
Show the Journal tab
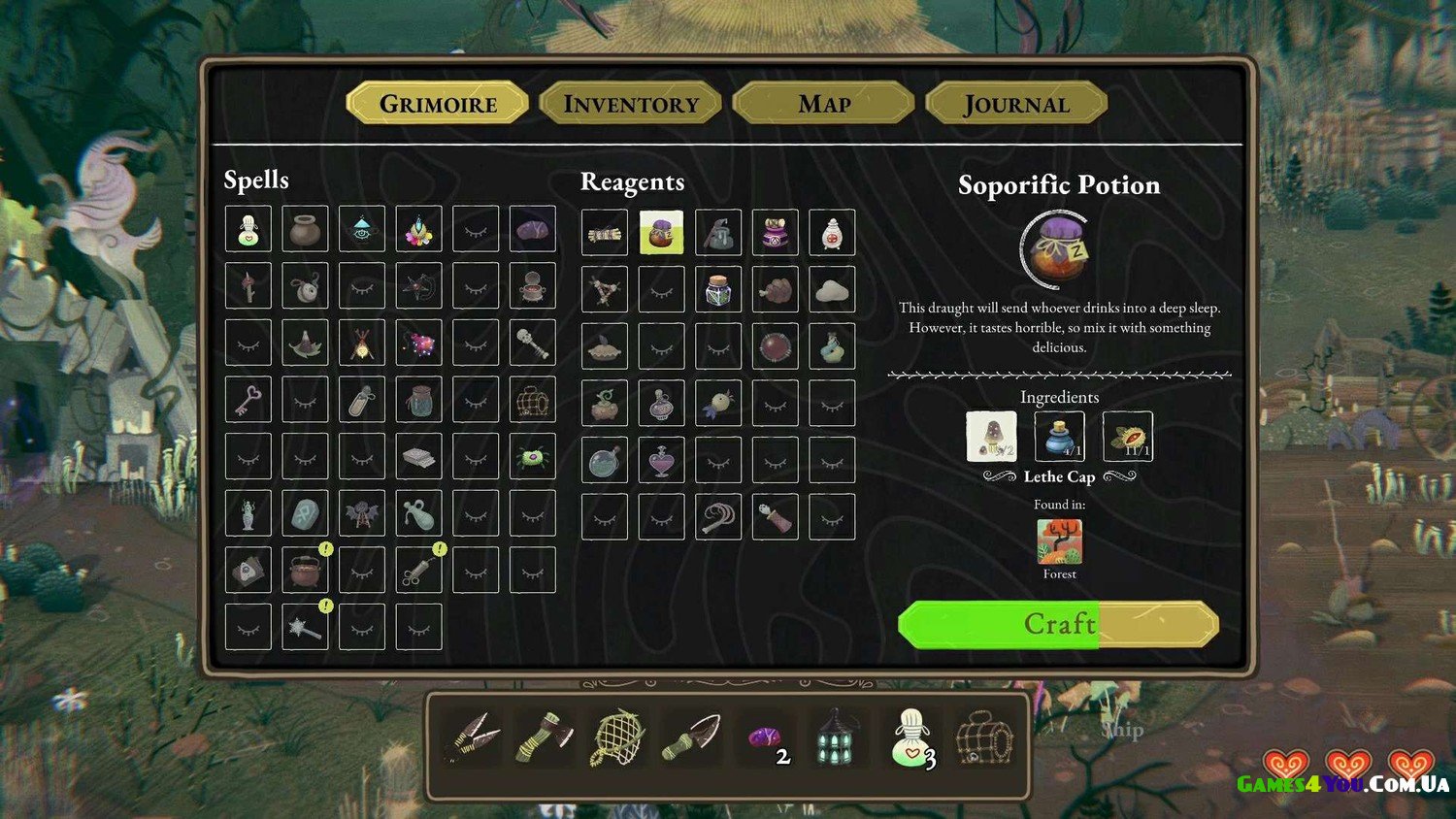click(x=1016, y=104)
